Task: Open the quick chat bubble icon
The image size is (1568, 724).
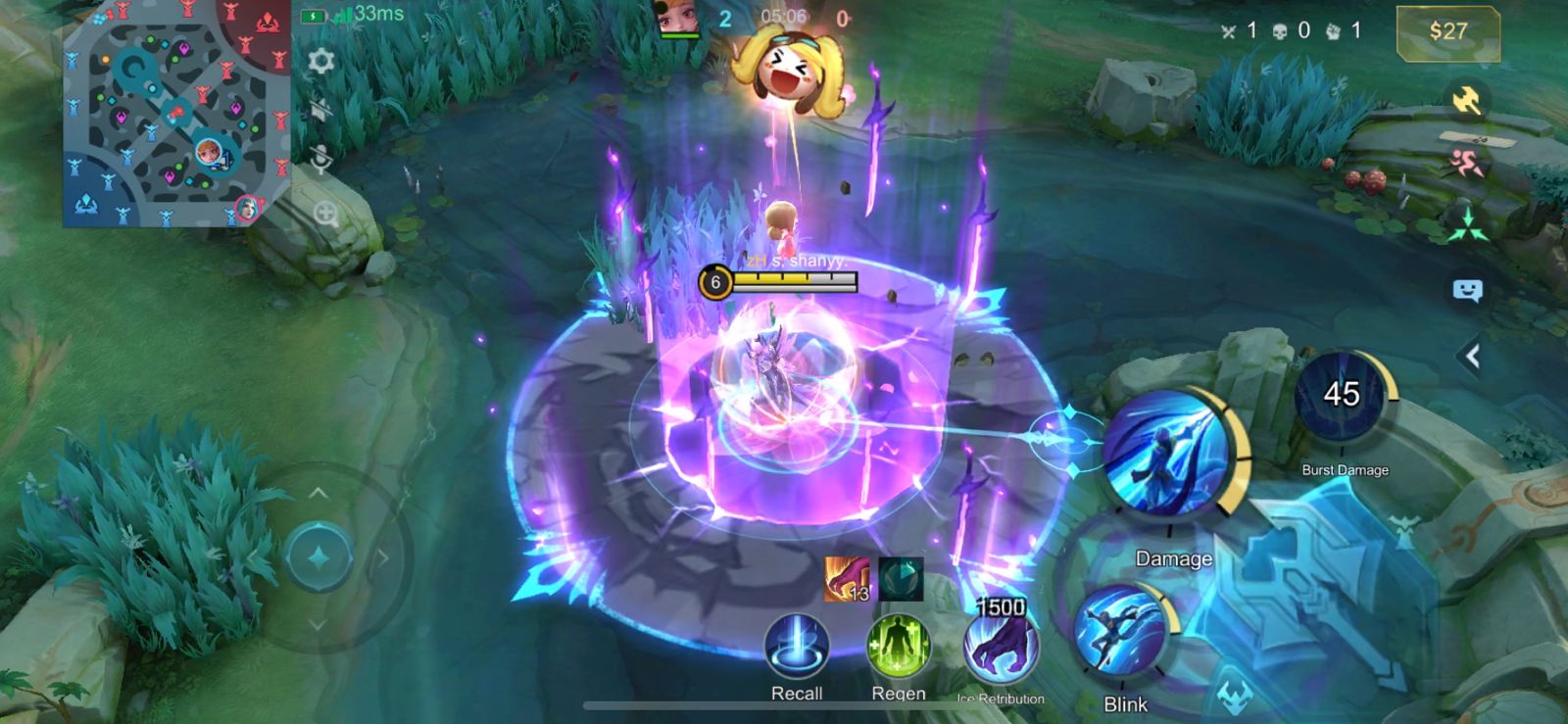Action: (x=1467, y=290)
